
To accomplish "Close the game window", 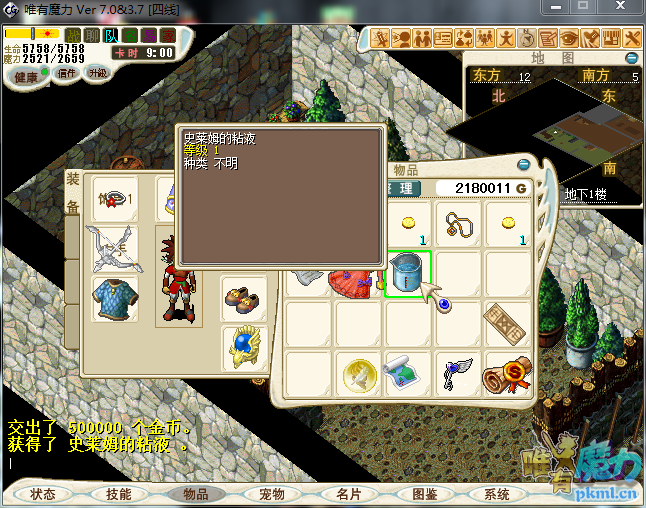I will [618, 7].
